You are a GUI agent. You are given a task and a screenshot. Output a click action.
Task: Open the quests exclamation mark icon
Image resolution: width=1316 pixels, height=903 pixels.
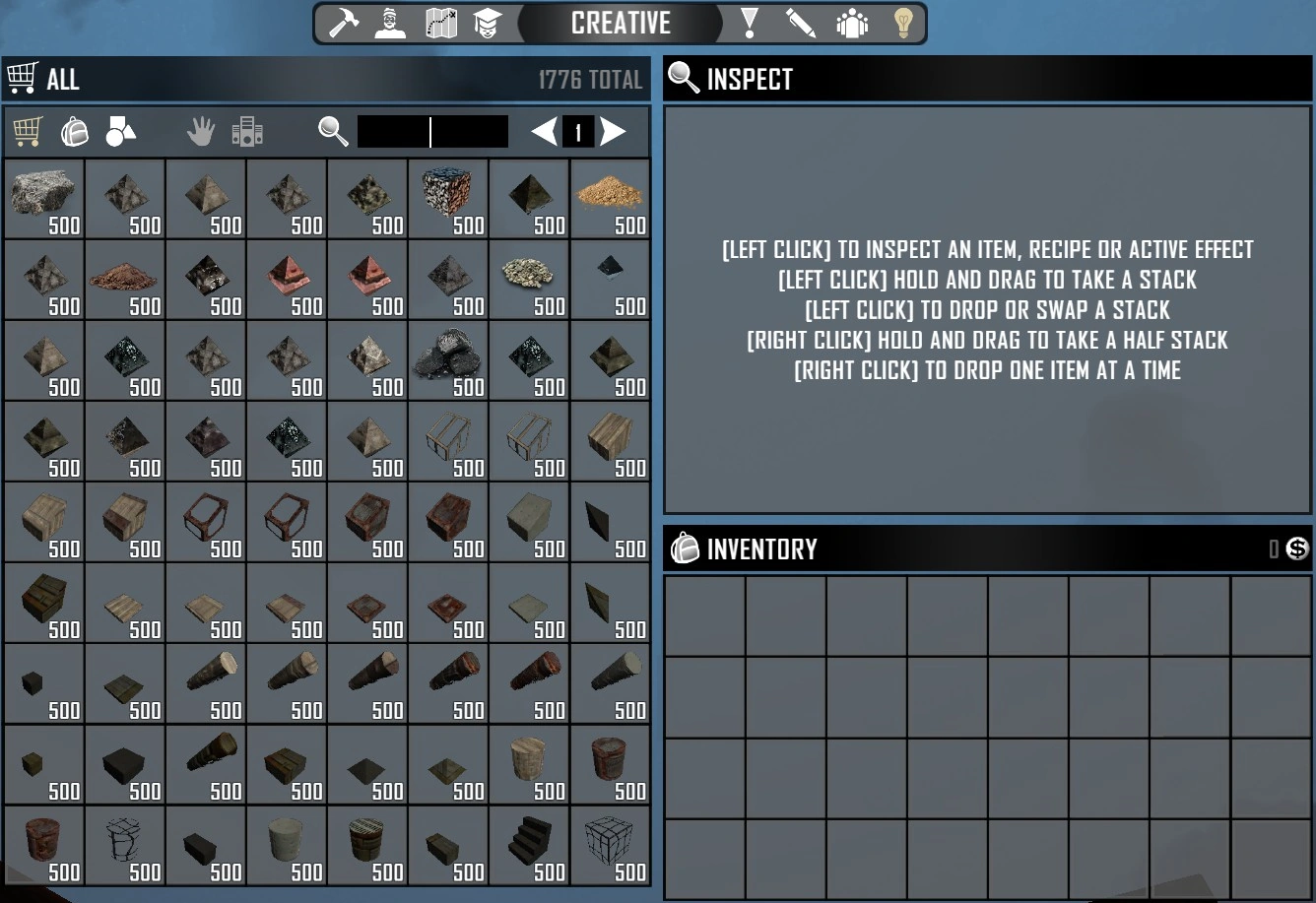click(750, 23)
